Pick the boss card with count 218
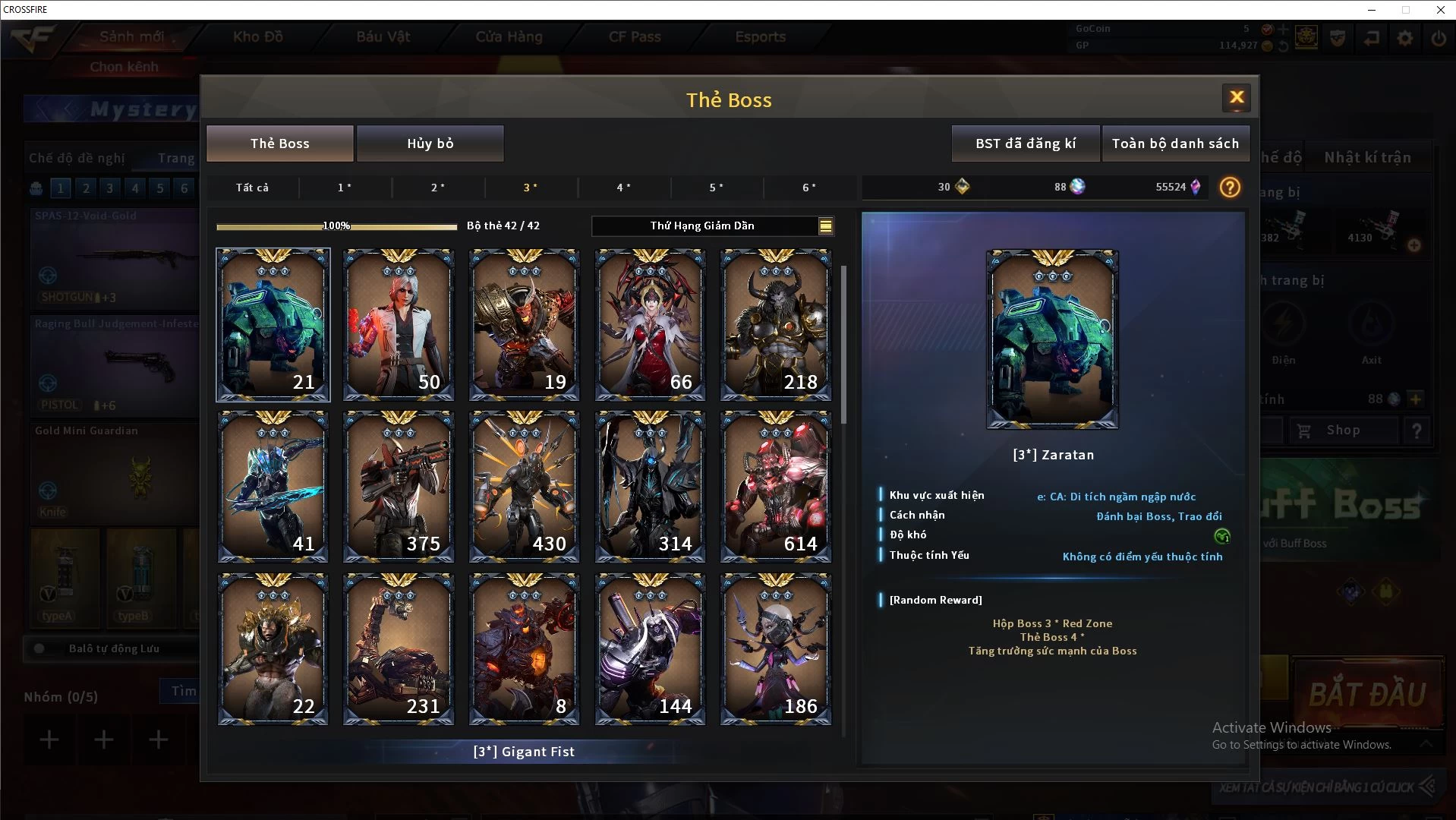The height and width of the screenshot is (820, 1456). pos(775,324)
